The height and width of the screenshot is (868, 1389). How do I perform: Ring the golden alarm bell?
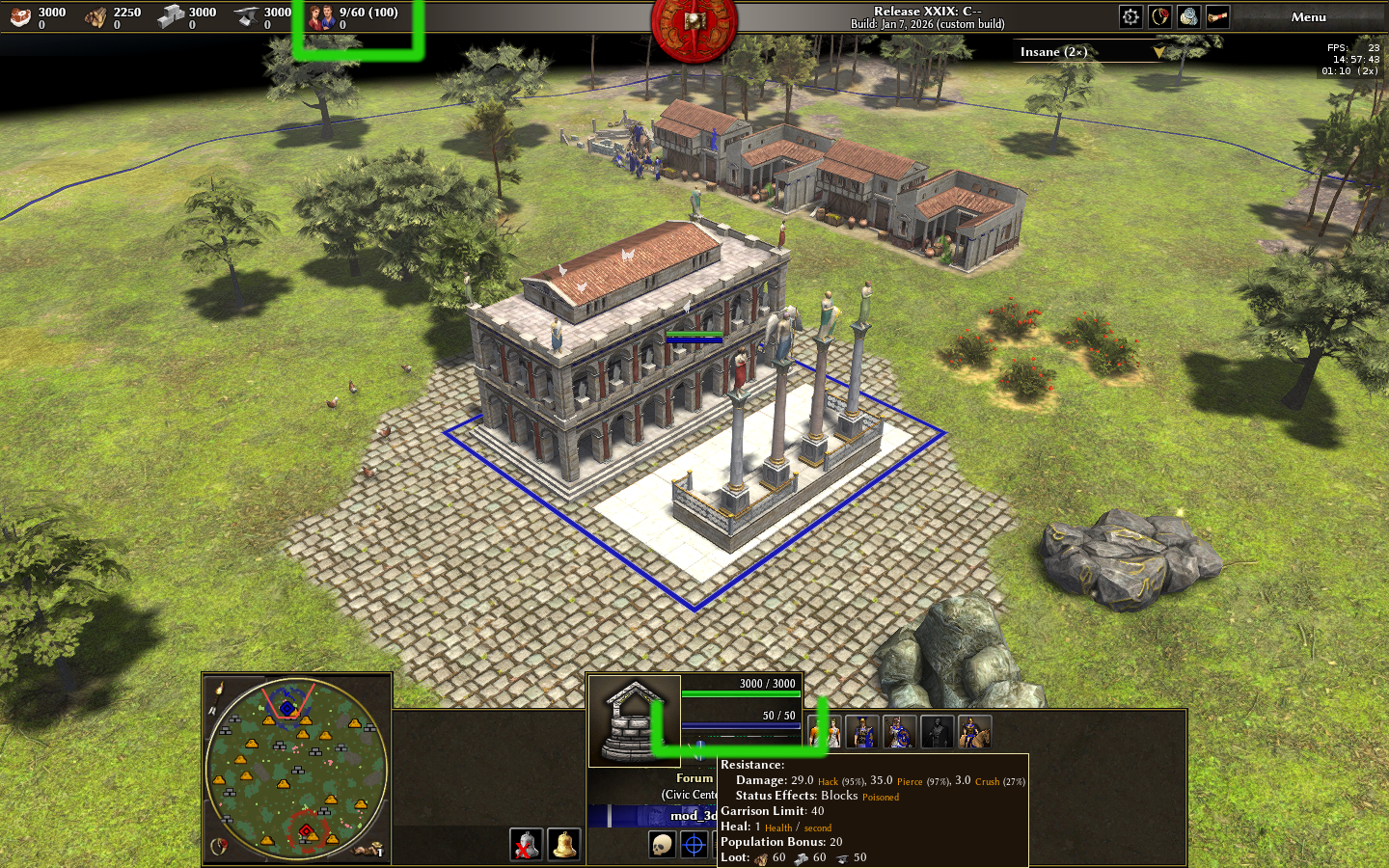564,845
